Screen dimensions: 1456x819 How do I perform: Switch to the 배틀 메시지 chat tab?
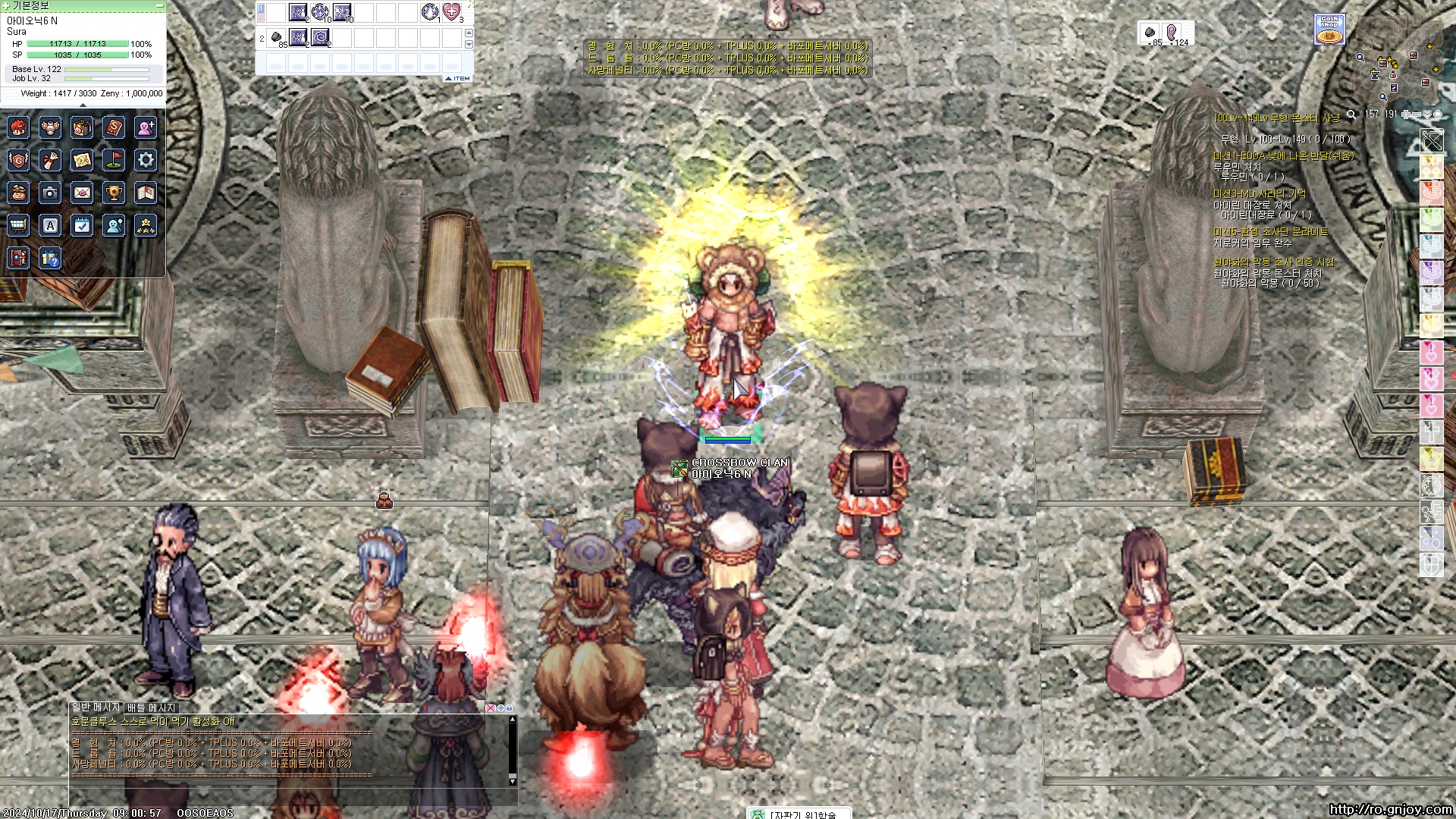pyautogui.click(x=151, y=708)
